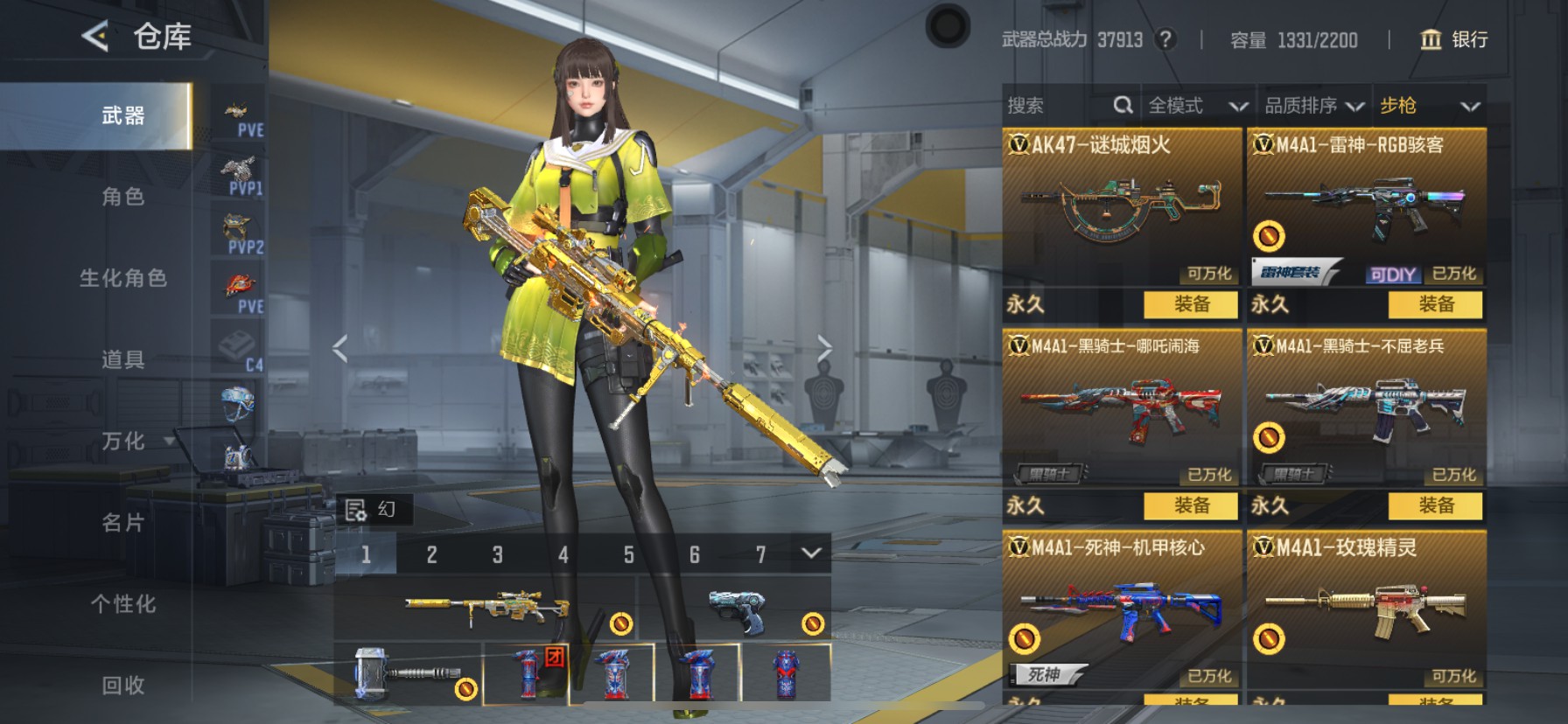Rotate character with the right arrow
The height and width of the screenshot is (724, 1568).
click(823, 348)
